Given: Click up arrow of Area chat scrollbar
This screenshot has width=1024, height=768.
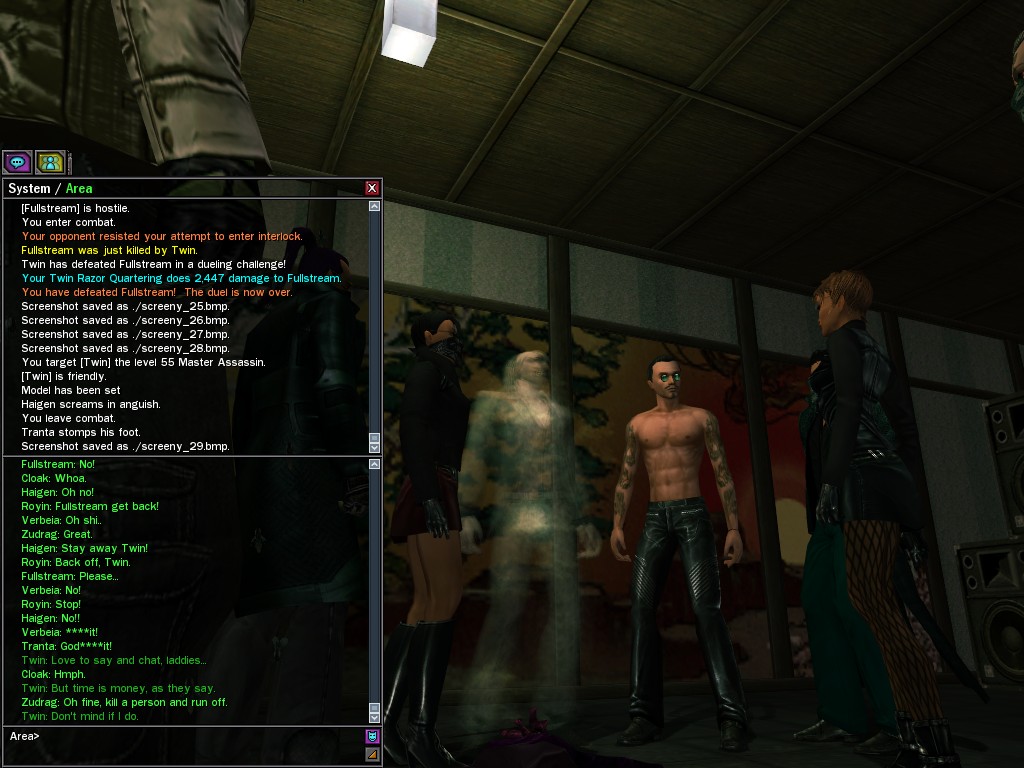Looking at the screenshot, I should 375,464.
